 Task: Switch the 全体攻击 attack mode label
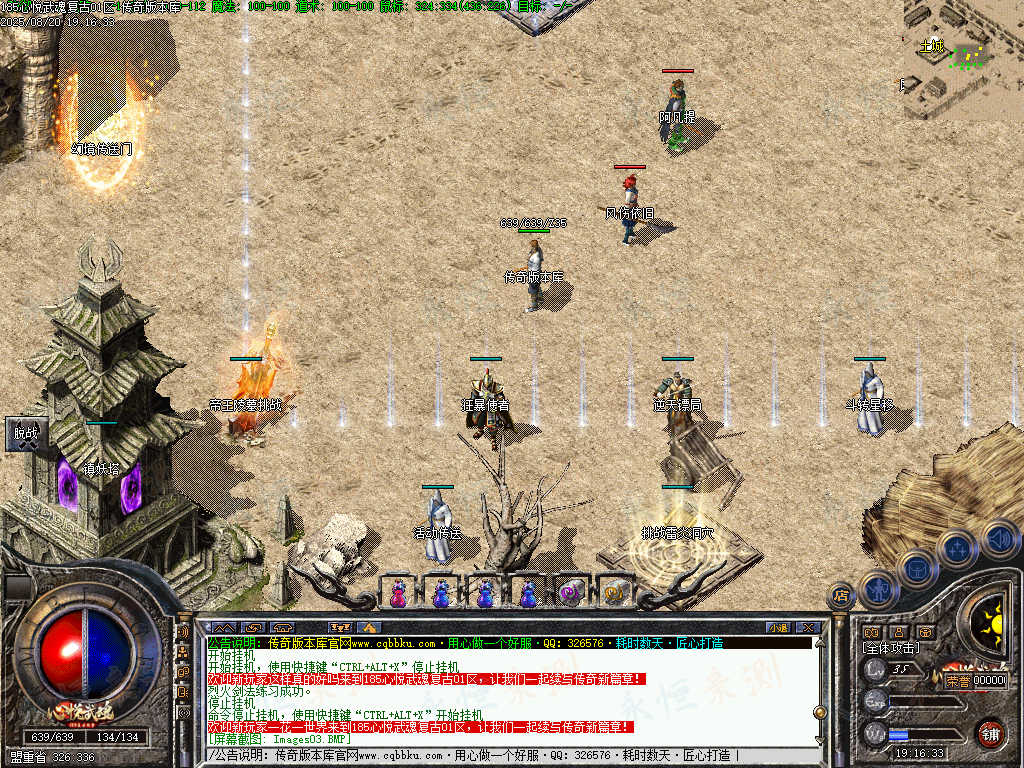[893, 650]
